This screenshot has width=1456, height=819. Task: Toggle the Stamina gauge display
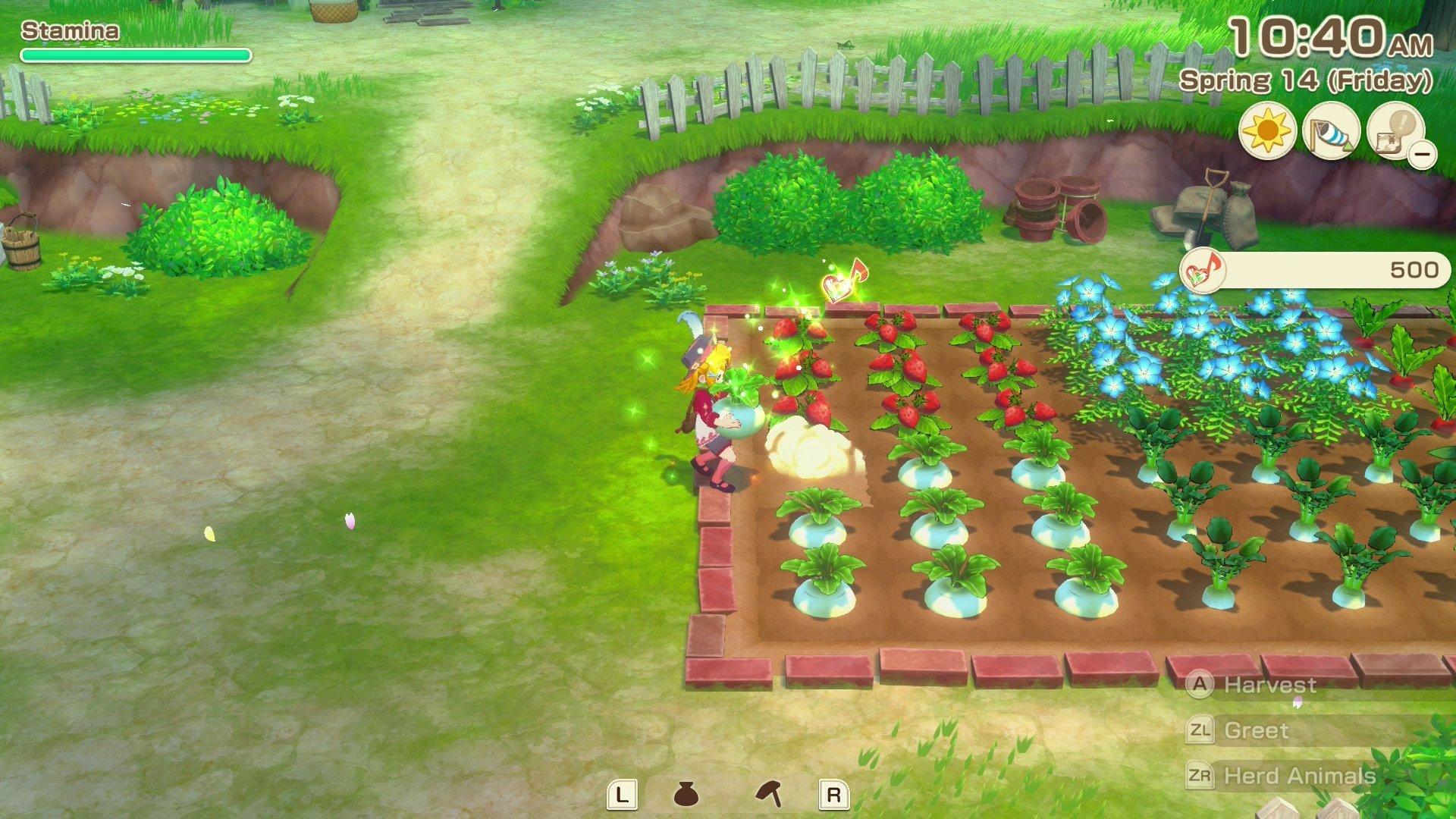70,31
